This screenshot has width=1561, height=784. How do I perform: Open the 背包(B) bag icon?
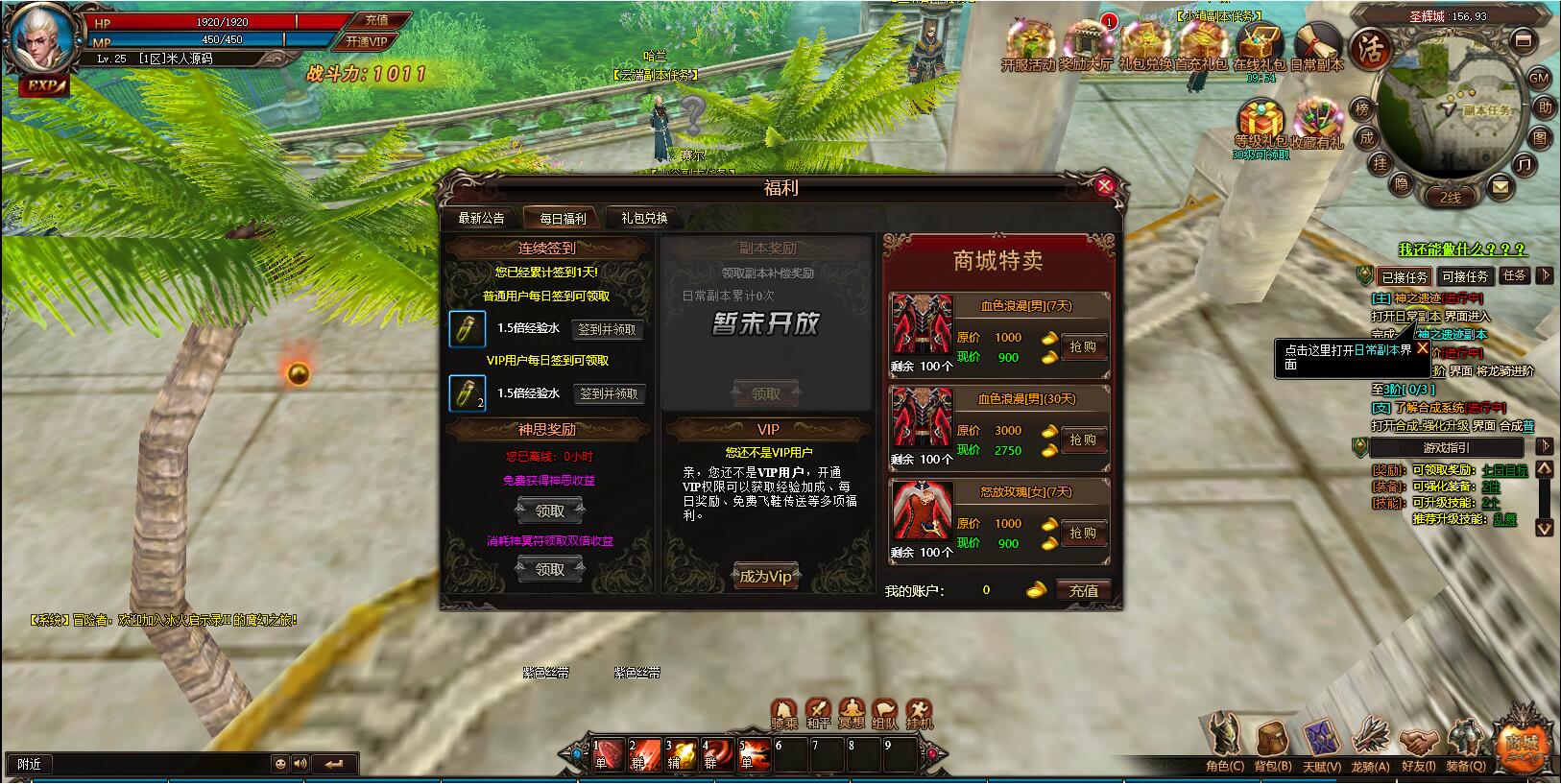[1272, 744]
